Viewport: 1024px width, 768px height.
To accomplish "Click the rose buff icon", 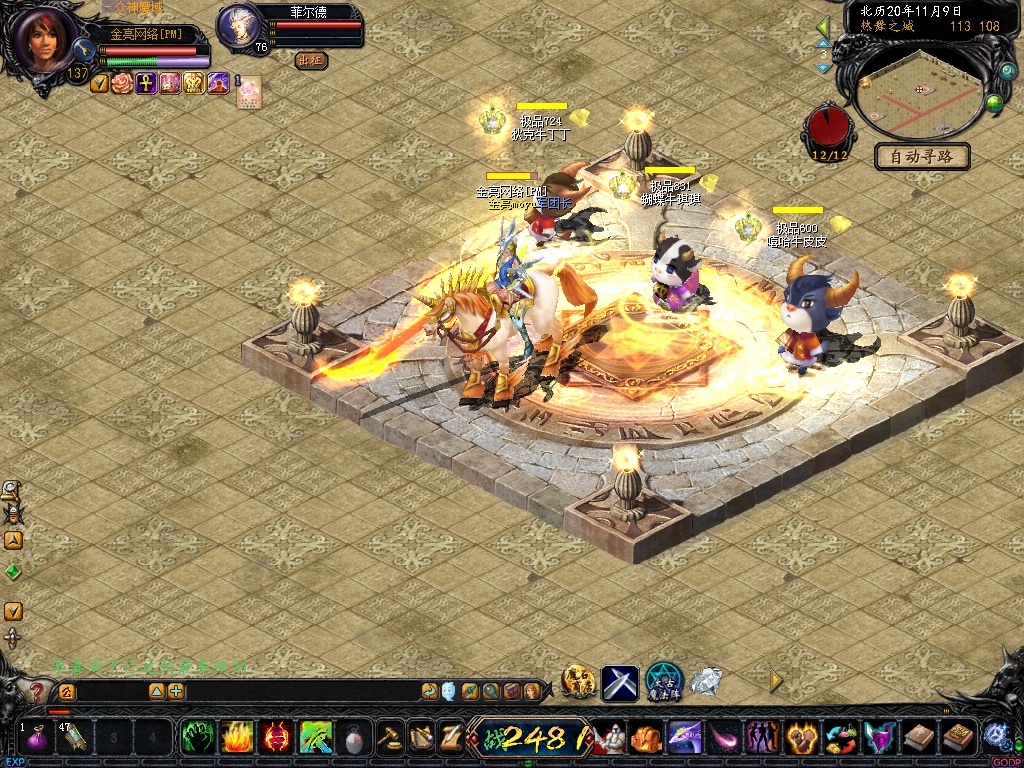I will (122, 83).
